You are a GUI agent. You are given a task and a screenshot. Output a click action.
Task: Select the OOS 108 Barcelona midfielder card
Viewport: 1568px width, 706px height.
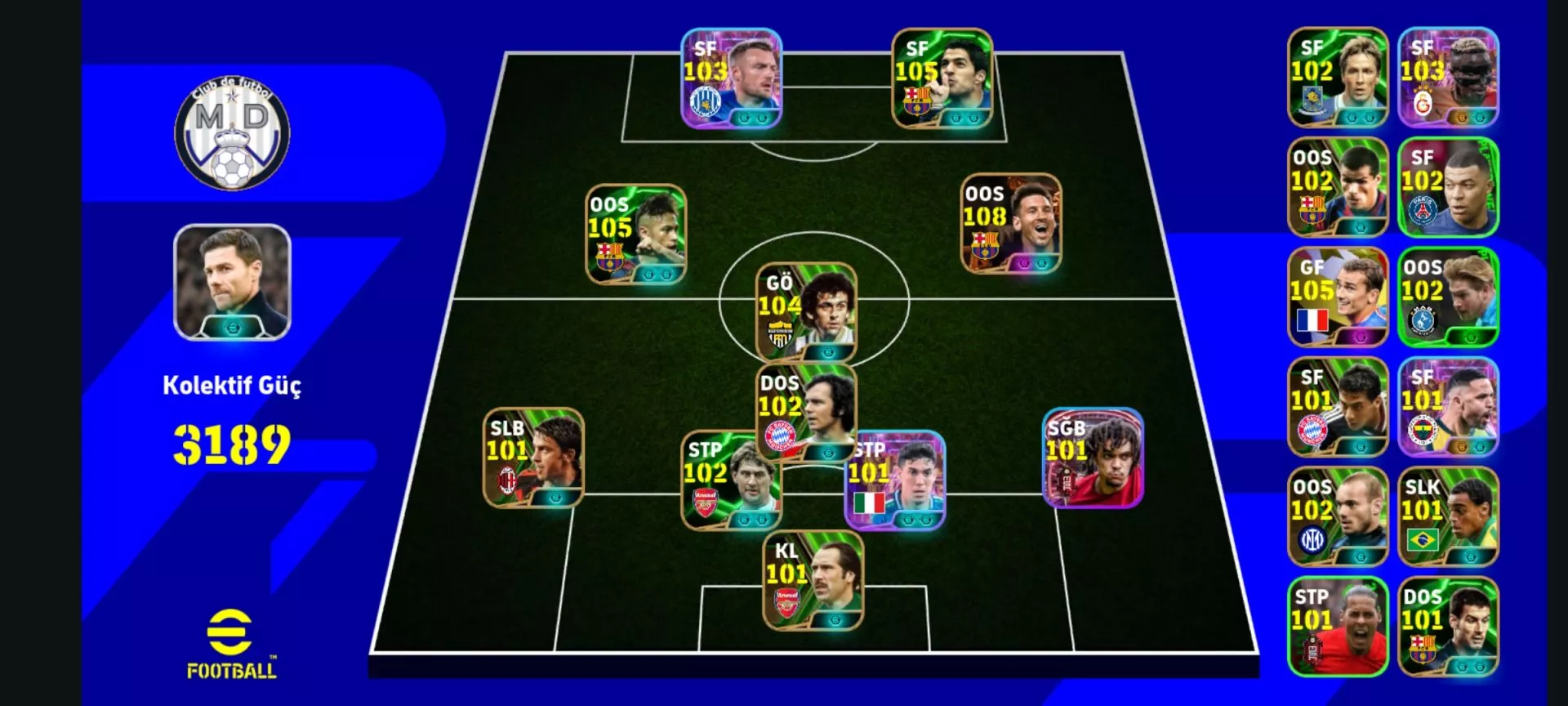[1011, 224]
